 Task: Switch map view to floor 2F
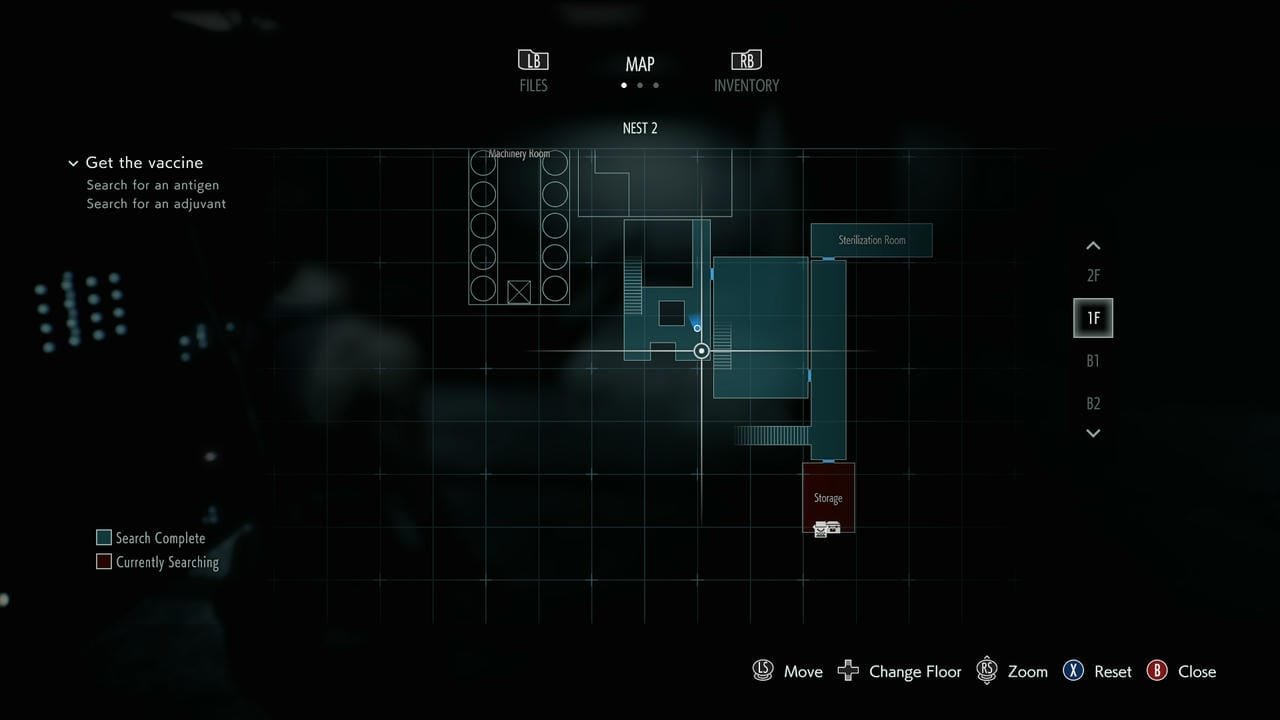coord(1093,276)
